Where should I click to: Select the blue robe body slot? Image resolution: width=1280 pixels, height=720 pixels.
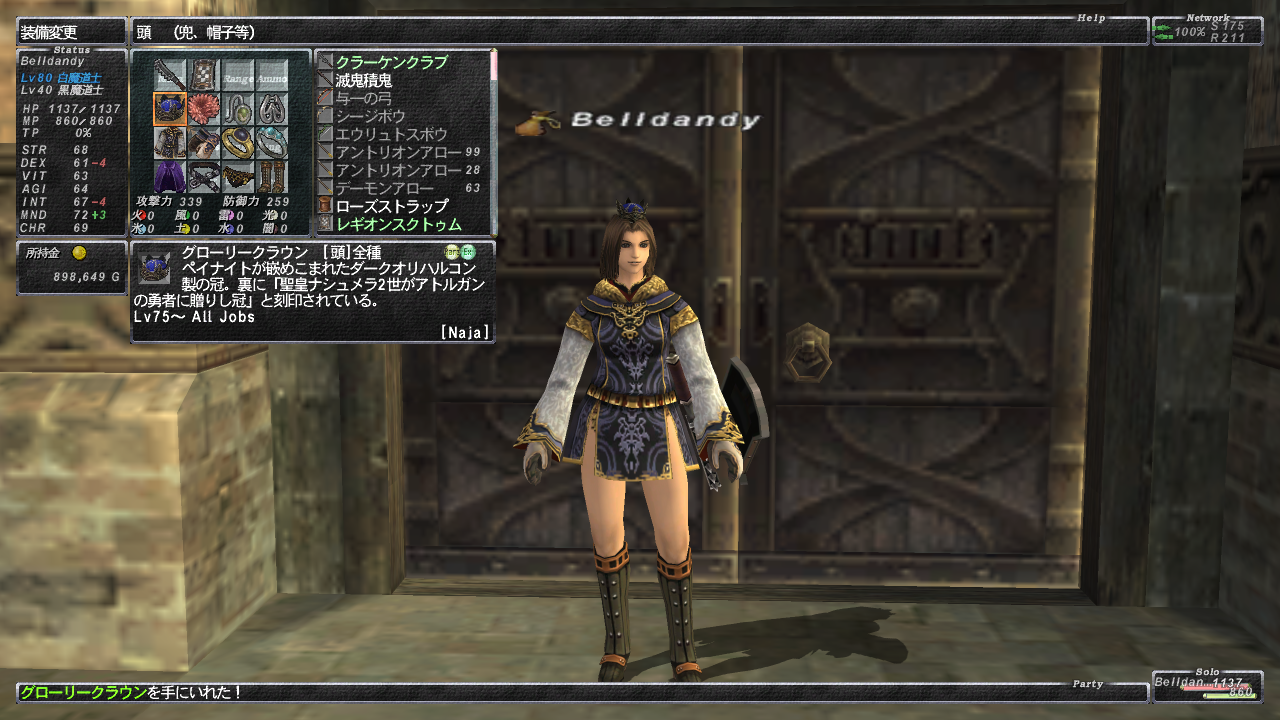(169, 143)
